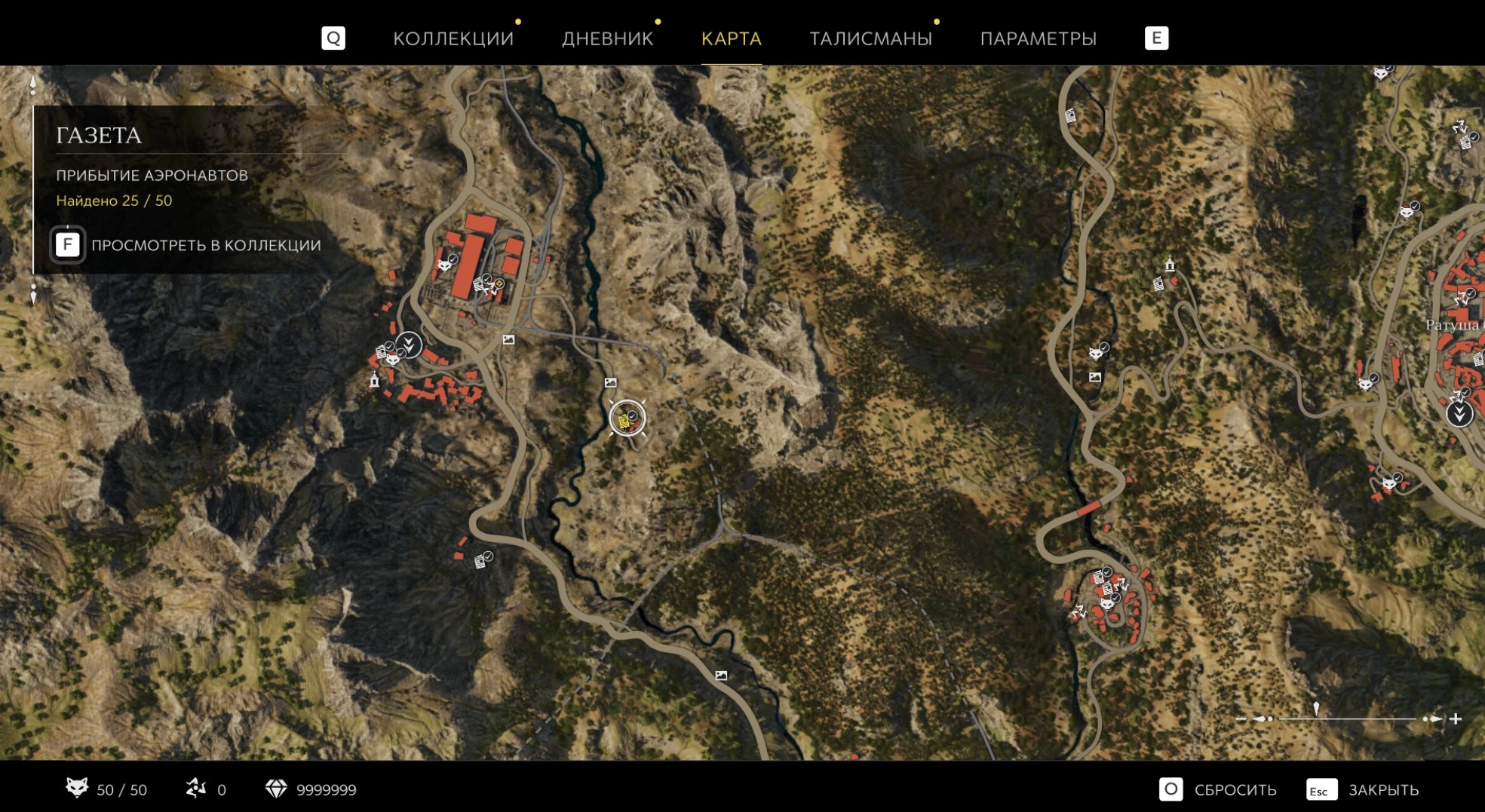Go to the Талисманы tab

coord(870,38)
